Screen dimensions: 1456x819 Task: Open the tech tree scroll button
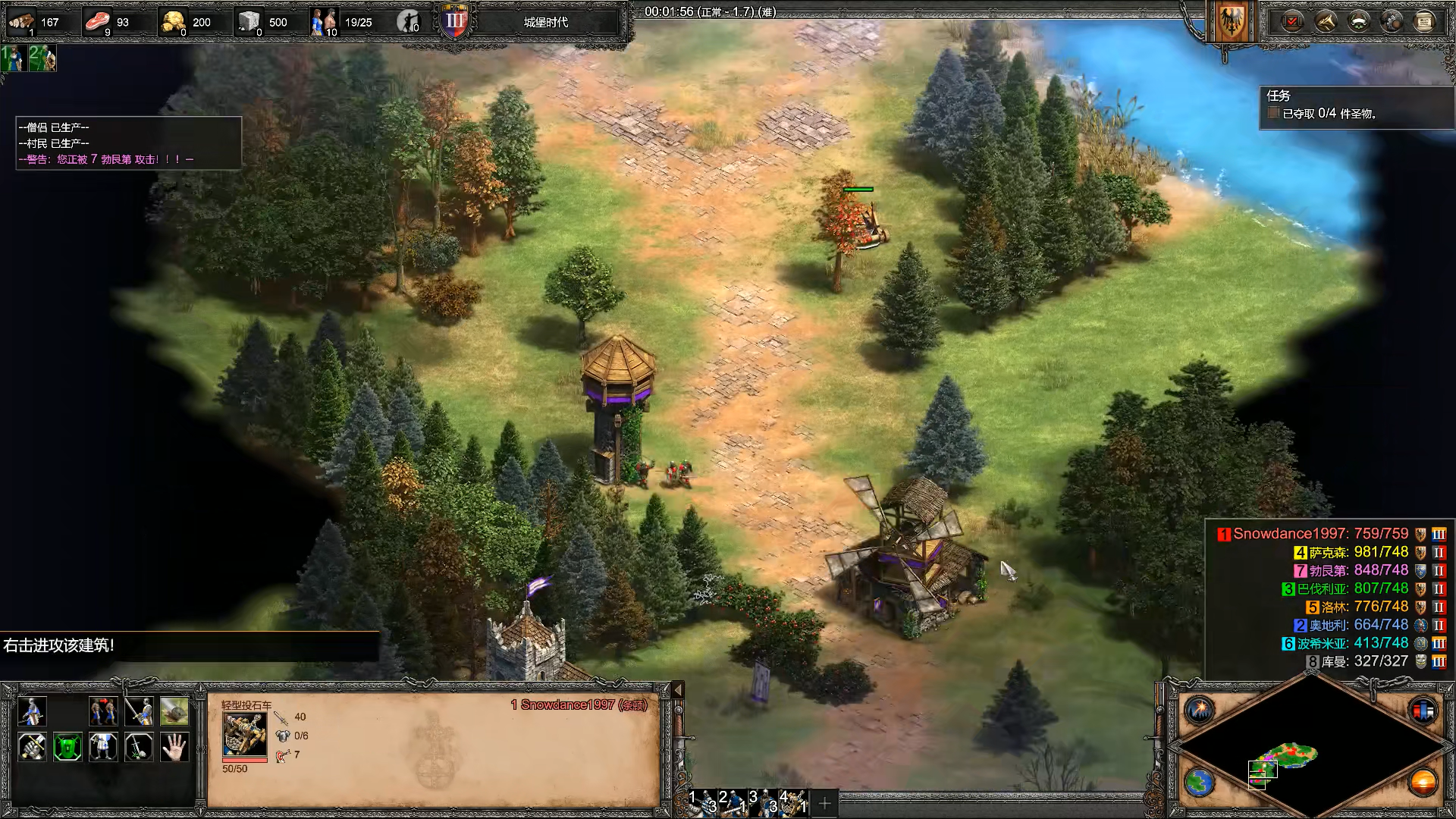(x=1424, y=21)
